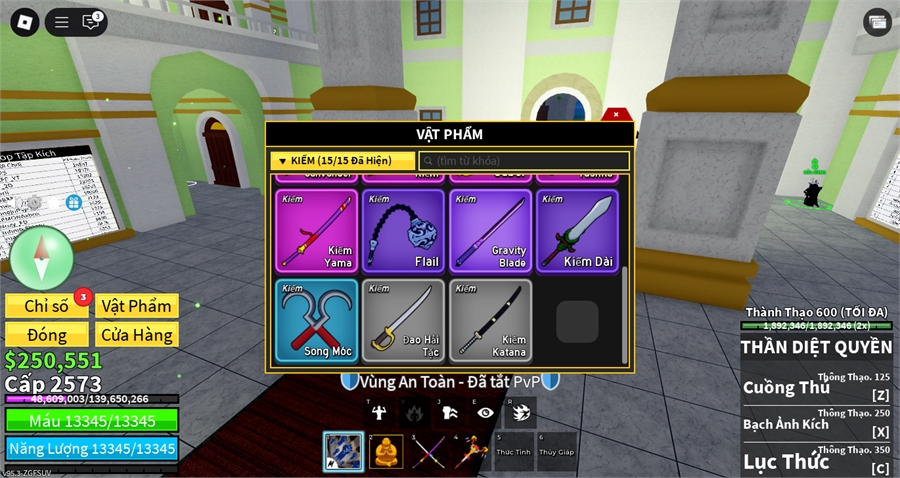Image resolution: width=900 pixels, height=478 pixels.
Task: Pick the Kiếm Katana slot
Action: pyautogui.click(x=490, y=320)
